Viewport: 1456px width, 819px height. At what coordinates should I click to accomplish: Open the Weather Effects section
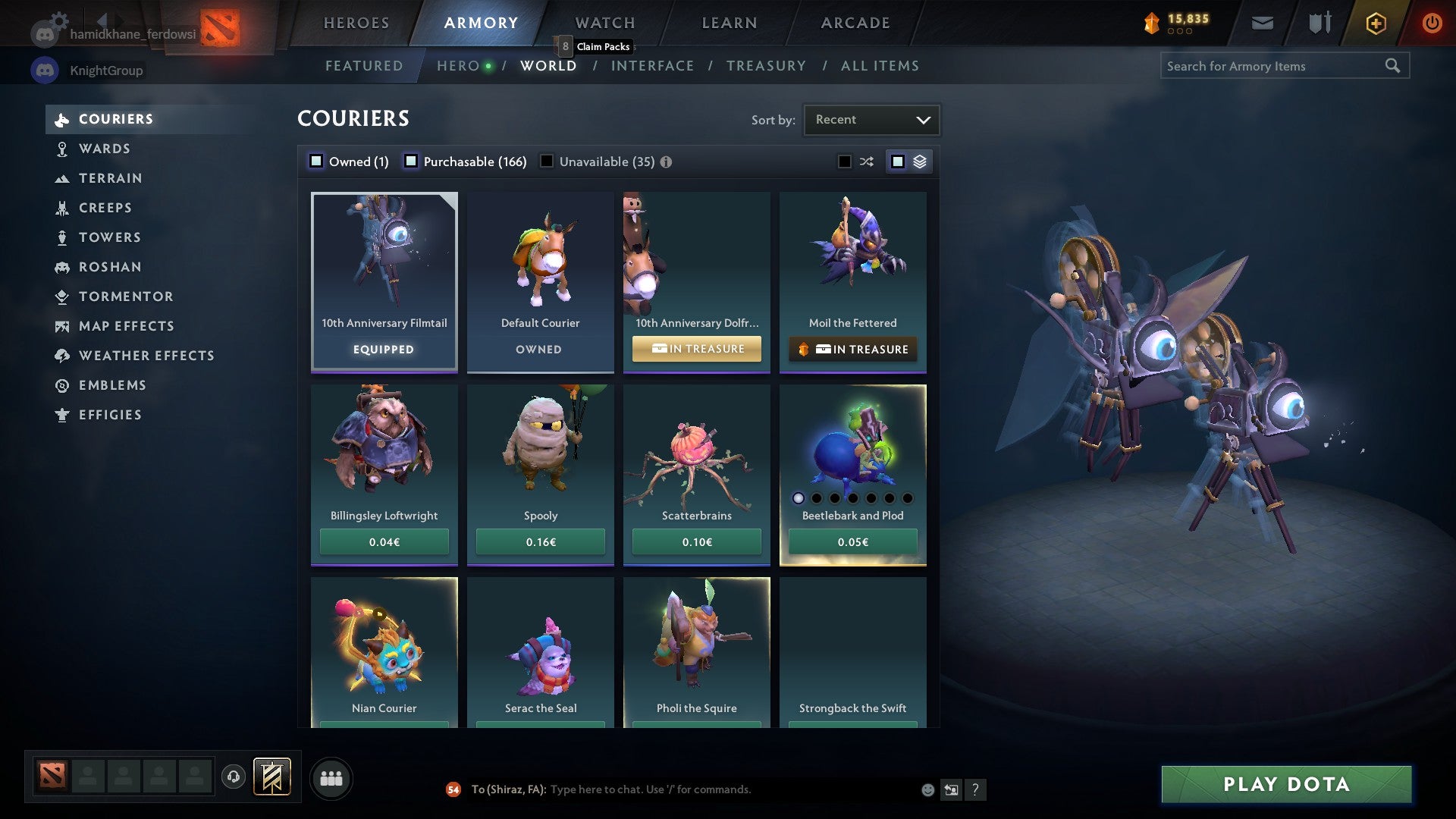[x=147, y=356]
